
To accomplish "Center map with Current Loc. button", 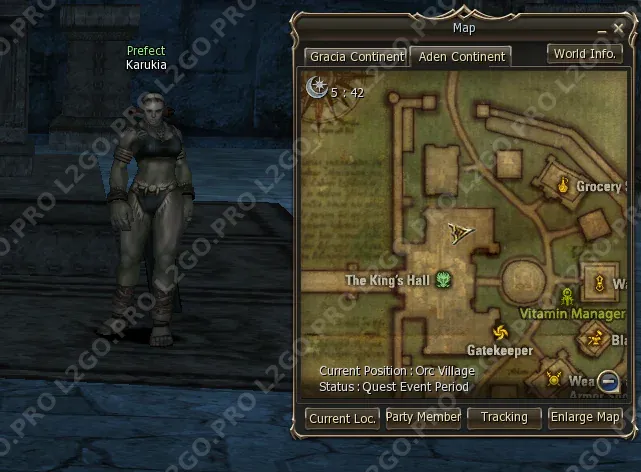I will click(342, 418).
